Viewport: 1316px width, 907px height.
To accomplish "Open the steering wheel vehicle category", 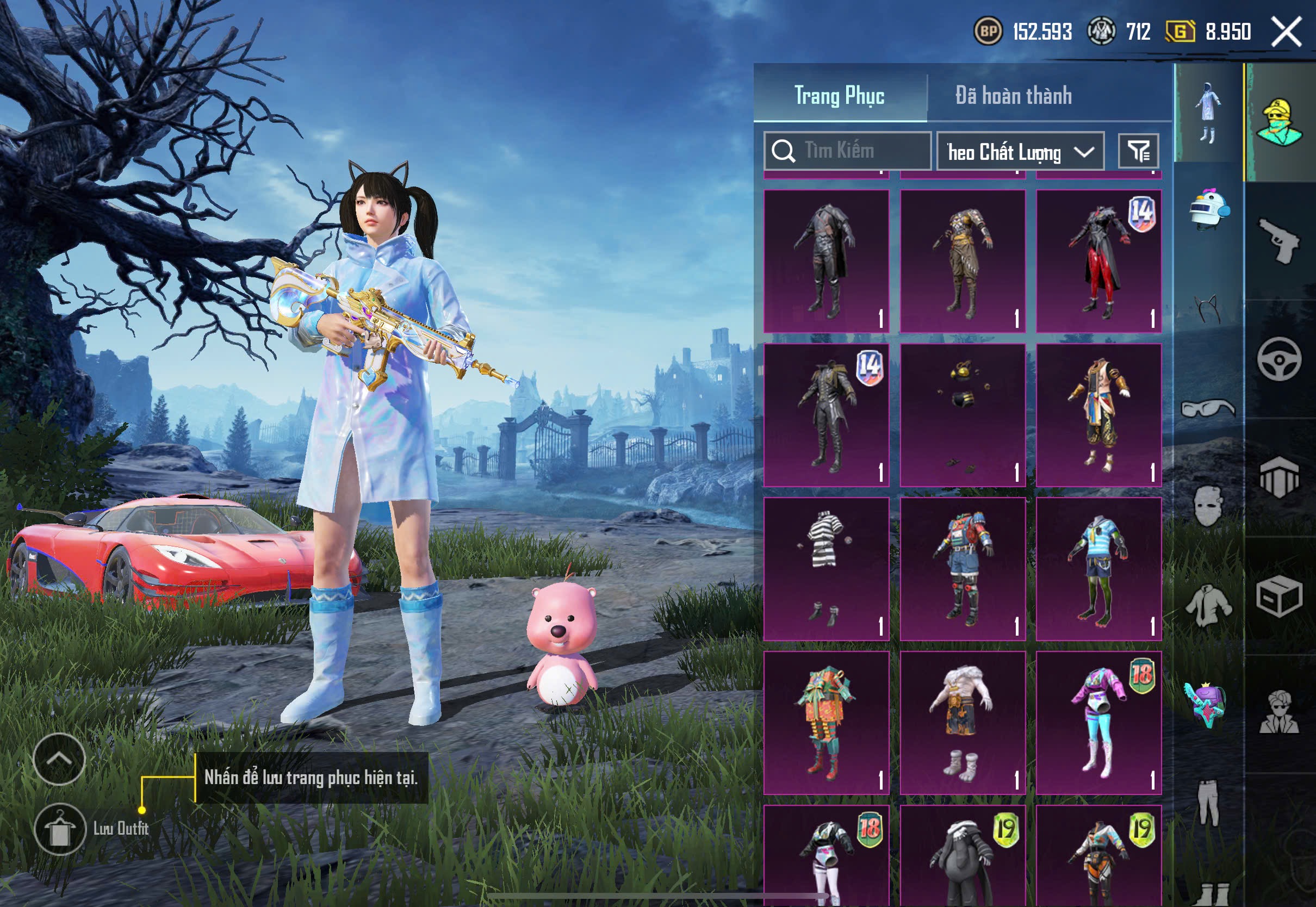I will point(1279,359).
